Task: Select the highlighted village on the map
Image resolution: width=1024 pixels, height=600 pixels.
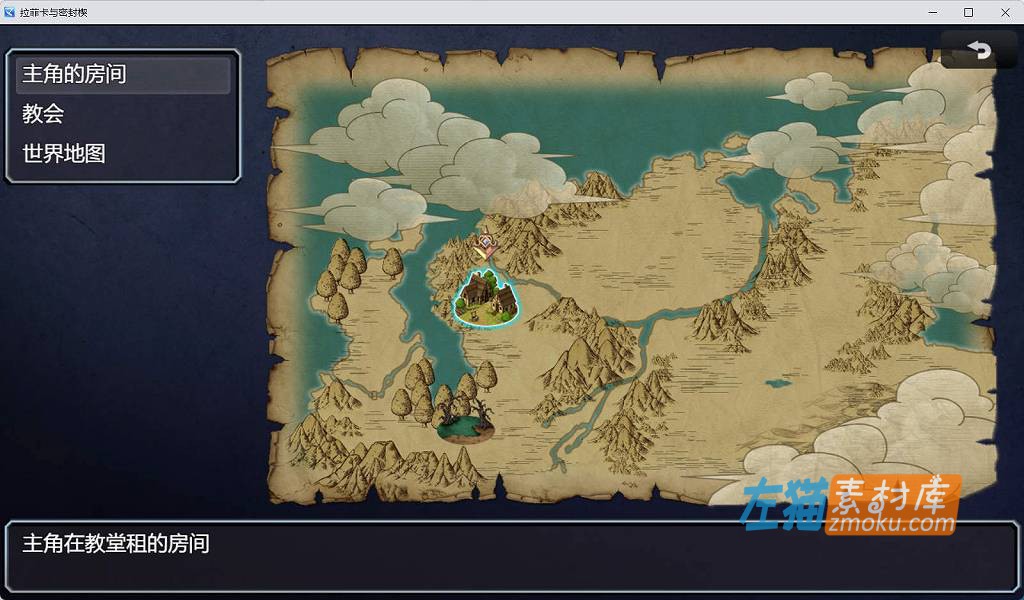Action: click(487, 298)
